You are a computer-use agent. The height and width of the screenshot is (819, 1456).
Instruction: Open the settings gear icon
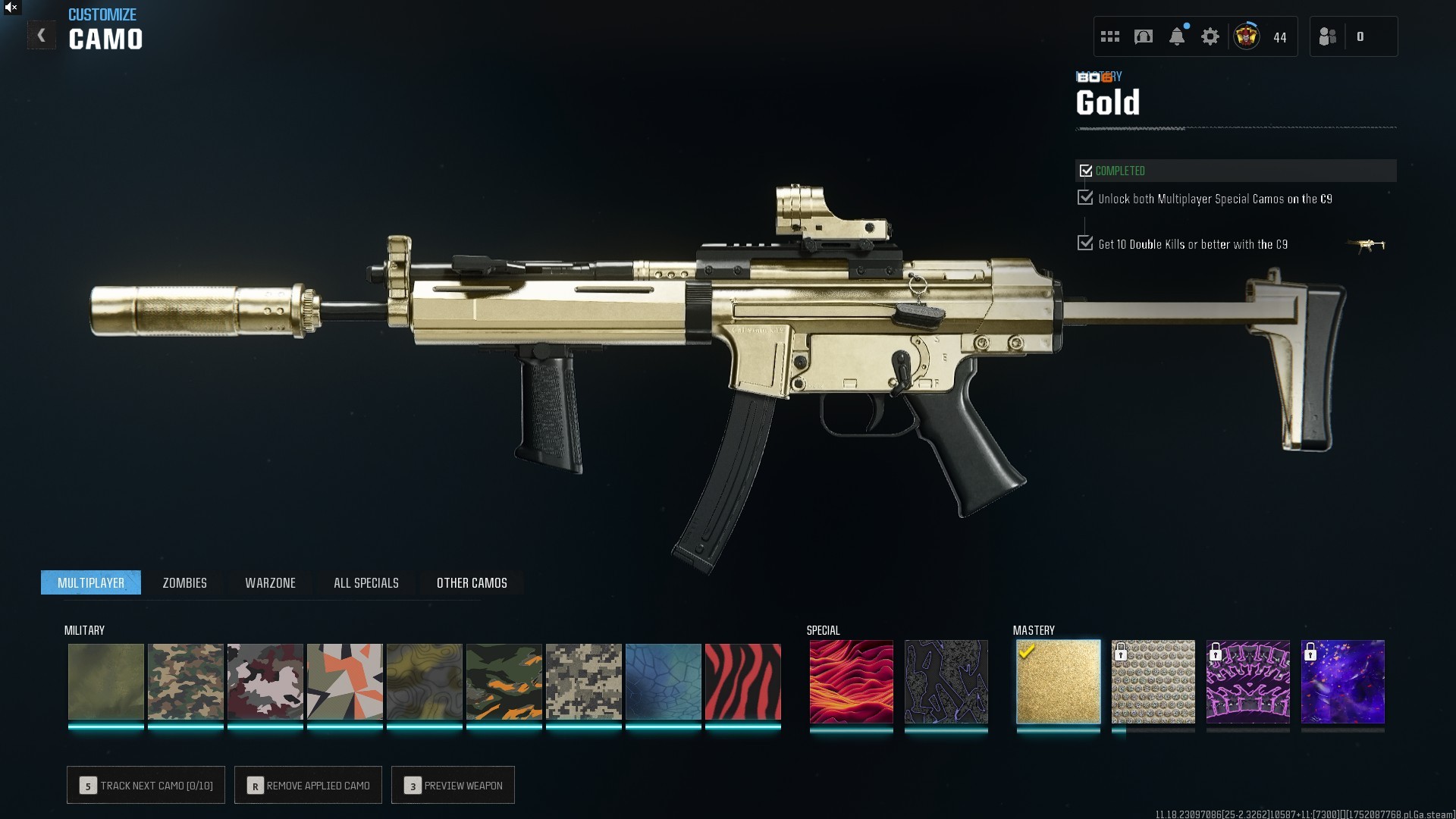1210,36
